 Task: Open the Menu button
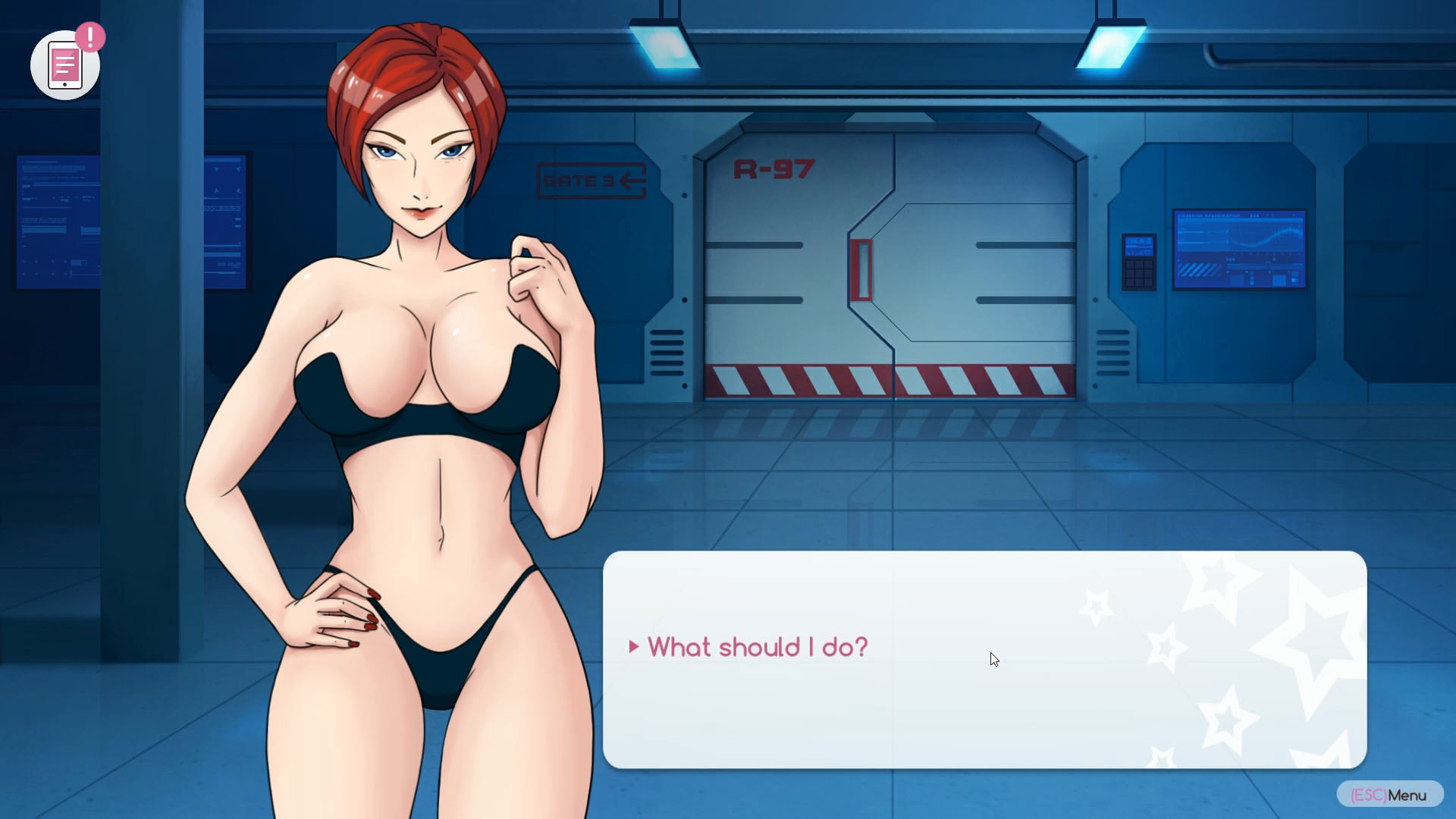1389,795
